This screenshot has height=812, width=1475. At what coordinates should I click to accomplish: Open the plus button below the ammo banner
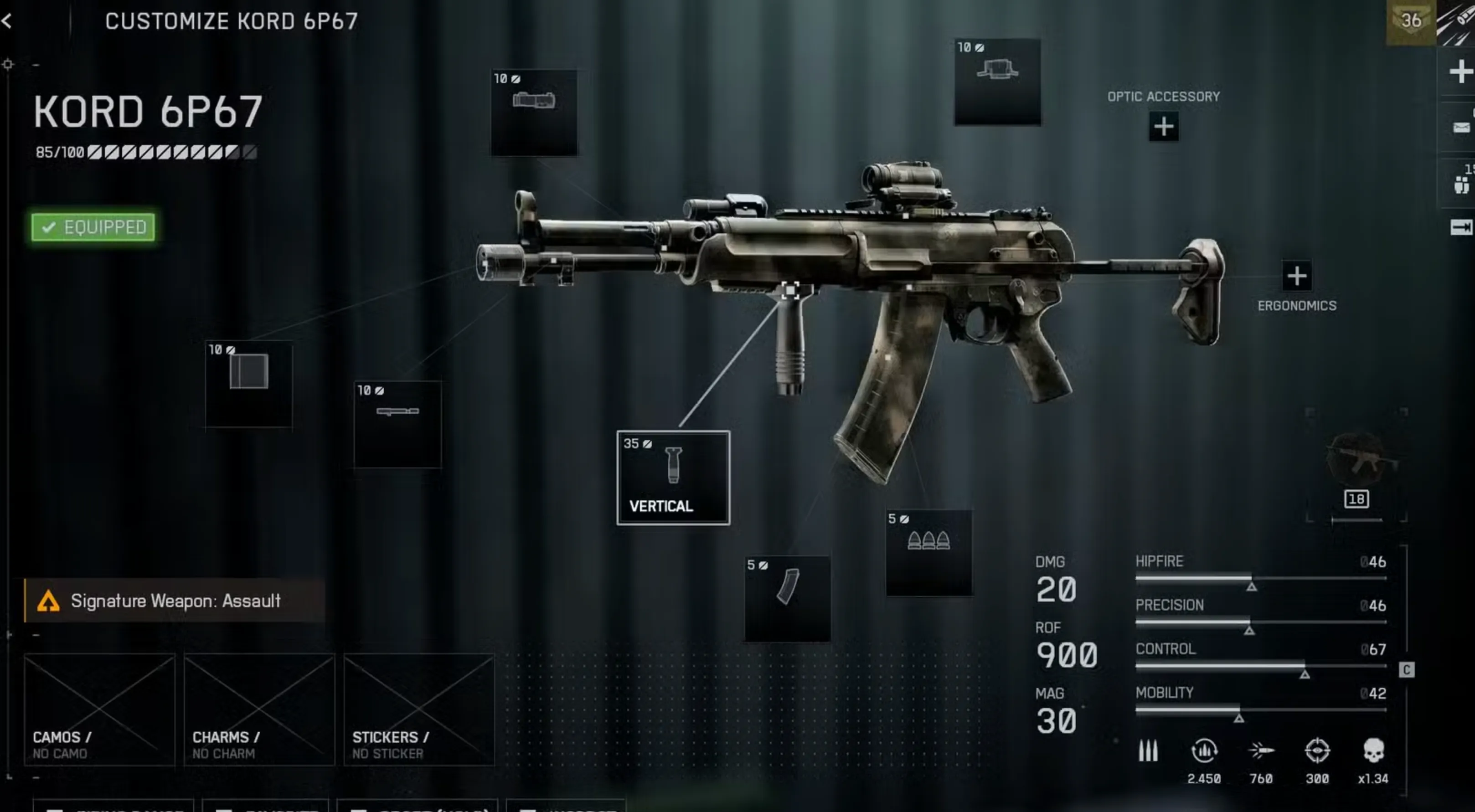coord(1461,72)
